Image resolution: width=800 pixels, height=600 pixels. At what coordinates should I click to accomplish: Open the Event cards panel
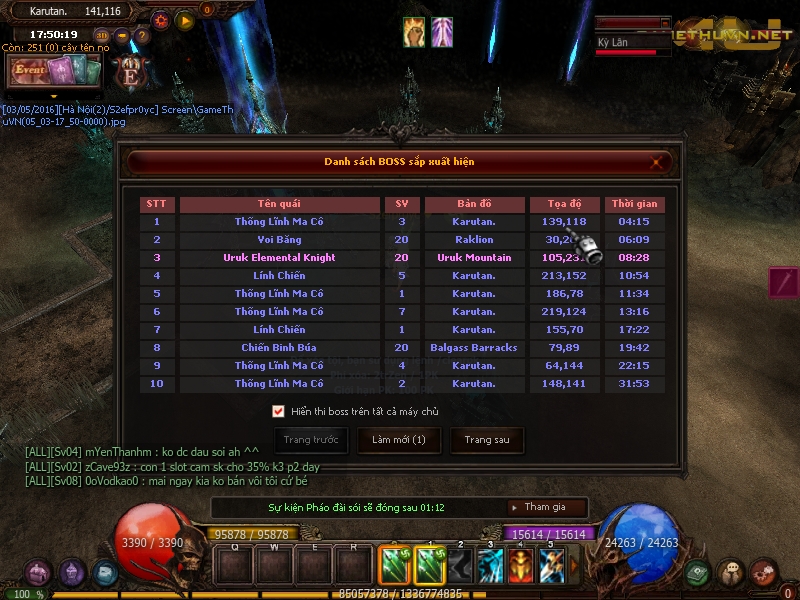56,71
